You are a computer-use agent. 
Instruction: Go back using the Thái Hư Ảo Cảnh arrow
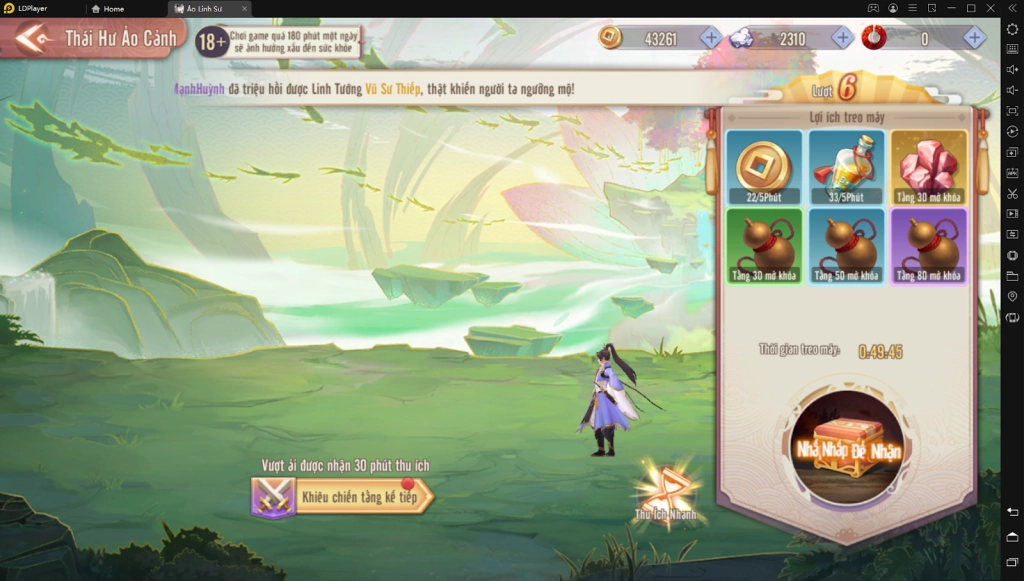click(32, 39)
